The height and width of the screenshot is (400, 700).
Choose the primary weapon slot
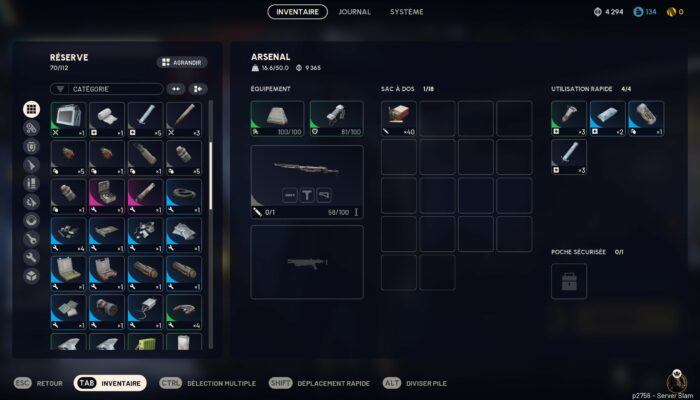(307, 182)
